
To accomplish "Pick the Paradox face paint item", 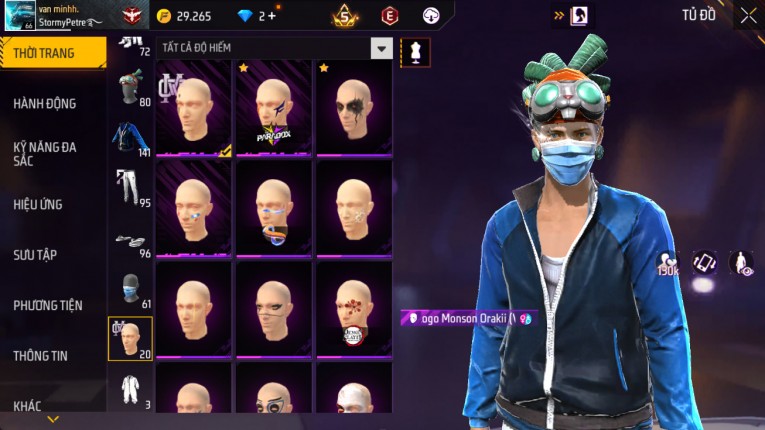I will pos(273,108).
